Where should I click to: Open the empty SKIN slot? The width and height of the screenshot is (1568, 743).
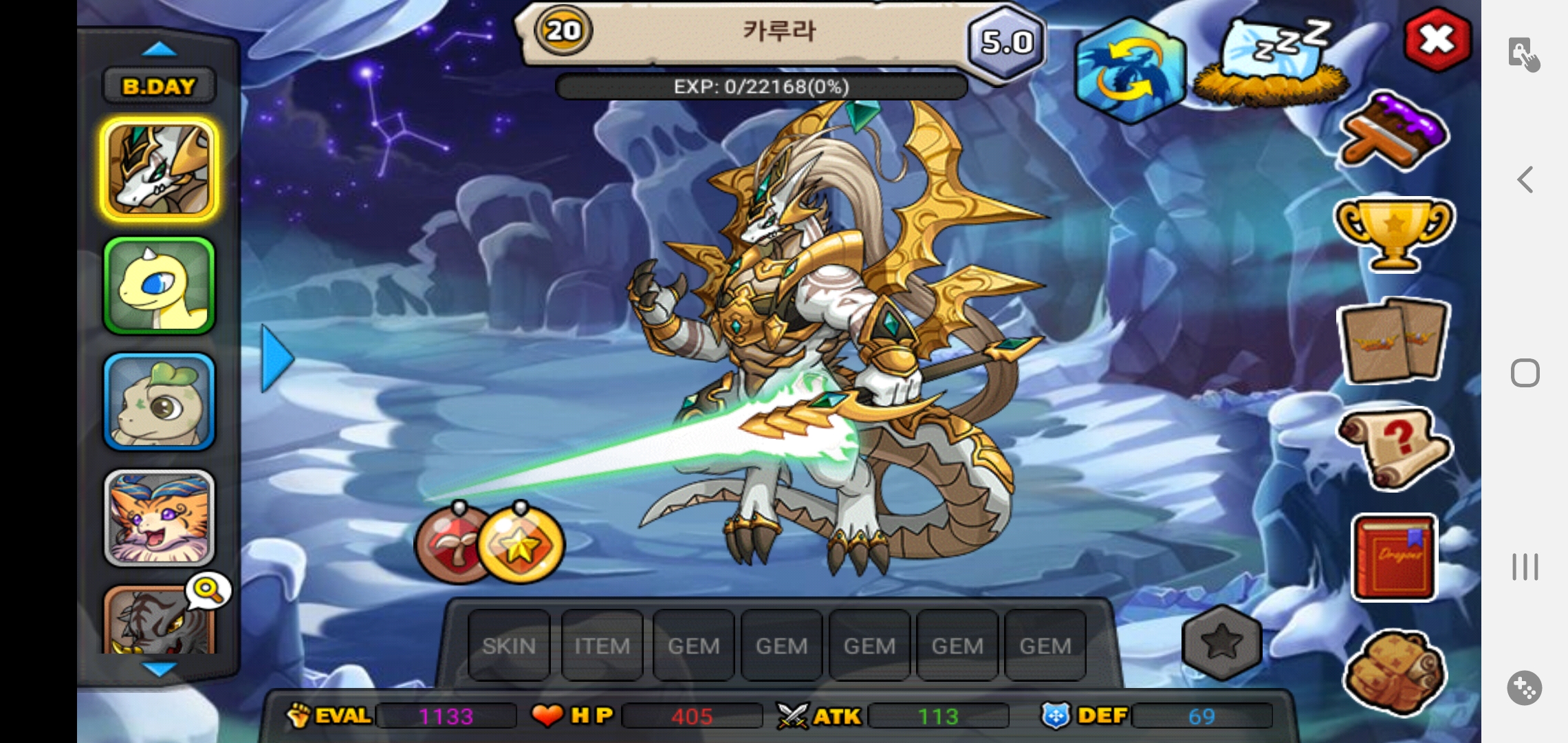[x=509, y=645]
